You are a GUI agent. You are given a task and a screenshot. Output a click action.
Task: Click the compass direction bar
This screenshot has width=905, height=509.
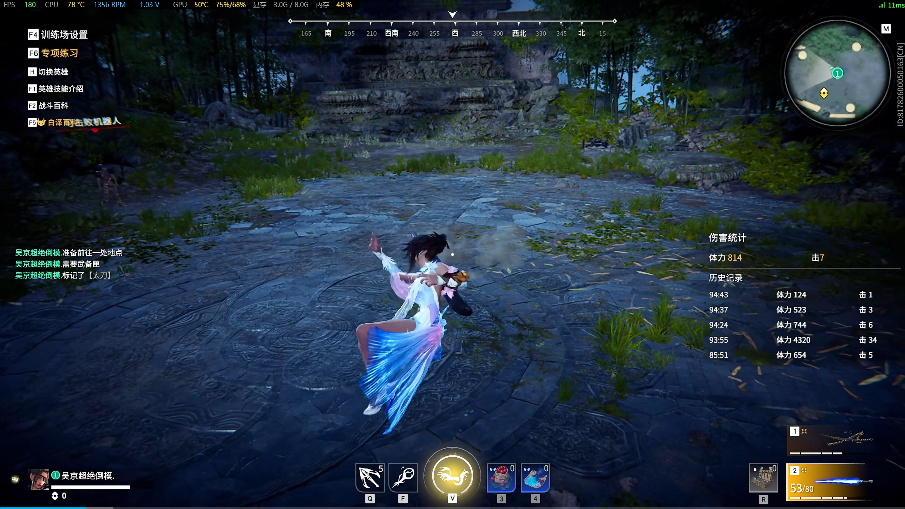(452, 27)
